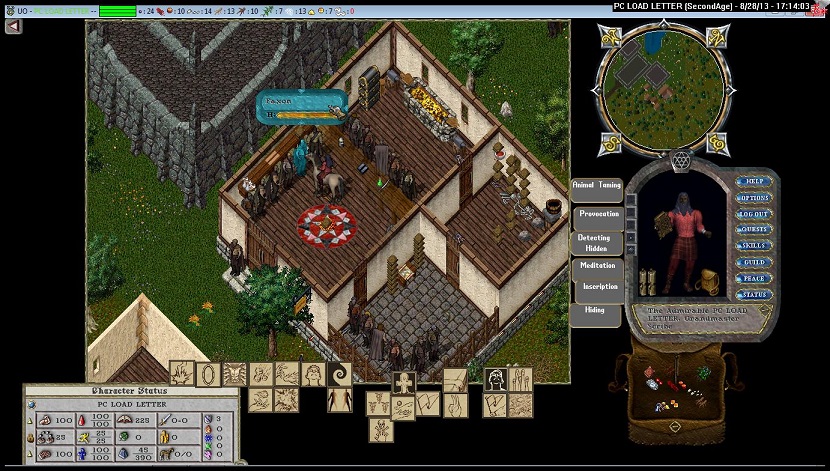Click the circular radar minimap
The image size is (830, 471).
pyautogui.click(x=659, y=89)
